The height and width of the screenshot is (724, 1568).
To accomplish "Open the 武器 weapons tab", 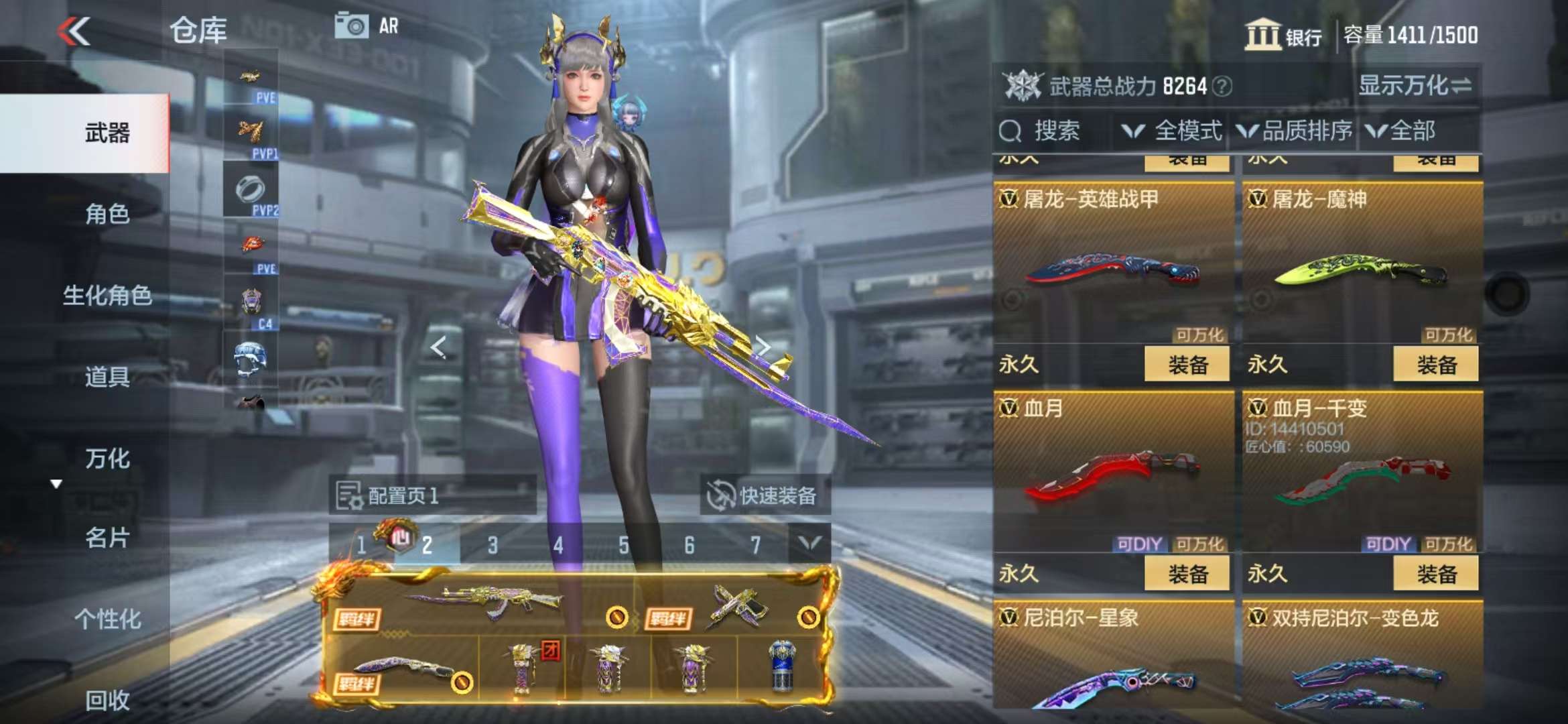I will coord(107,133).
